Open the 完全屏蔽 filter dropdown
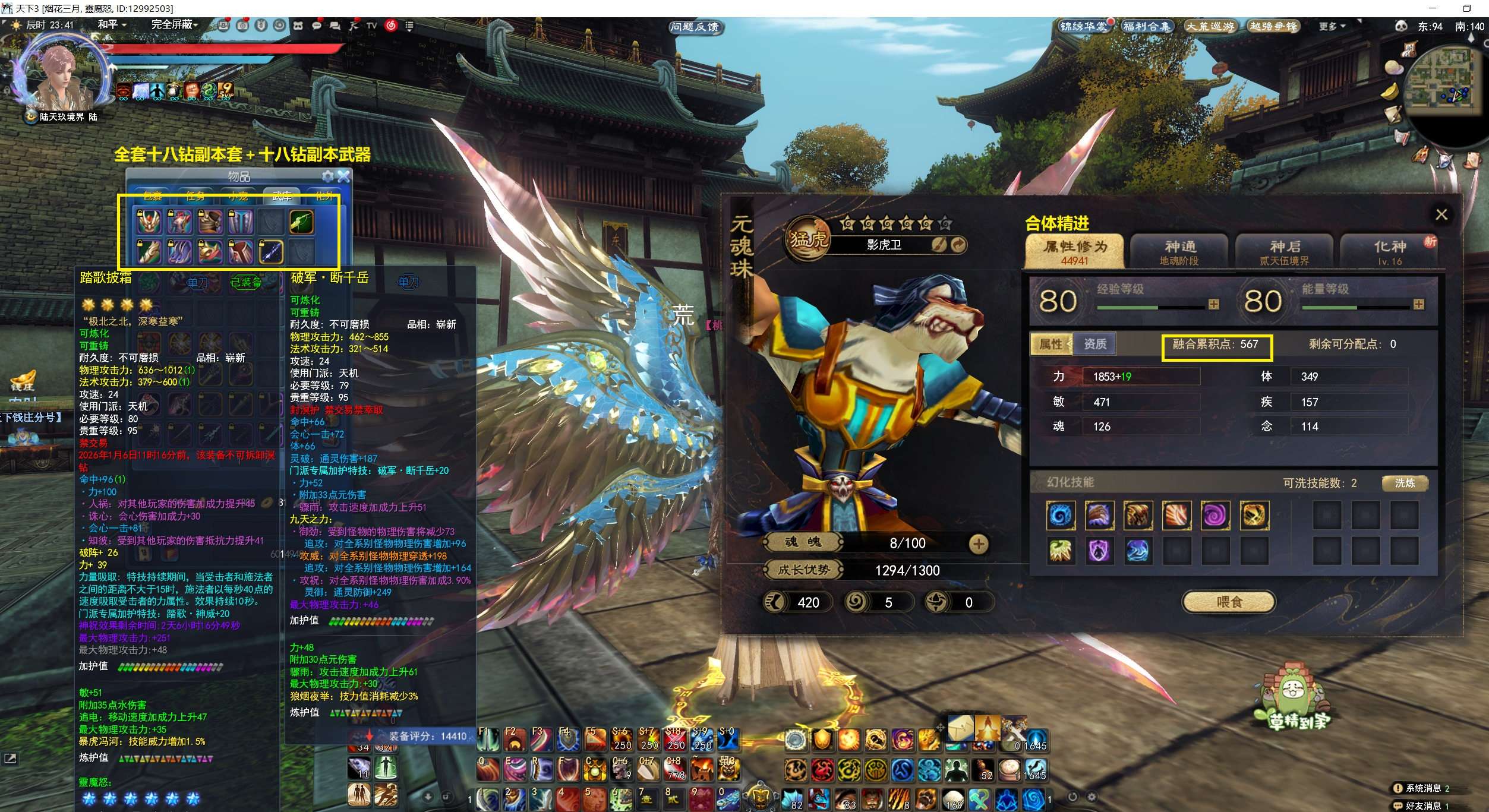1489x812 pixels. tap(174, 25)
